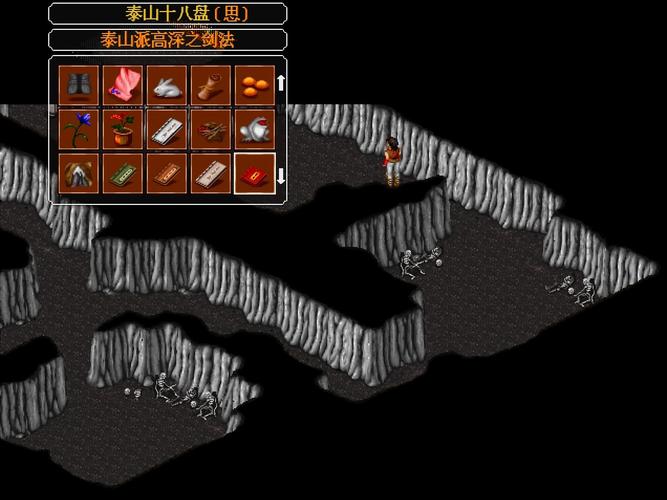Click the inventory scroll down arrow
This screenshot has width=667, height=500.
[x=281, y=176]
